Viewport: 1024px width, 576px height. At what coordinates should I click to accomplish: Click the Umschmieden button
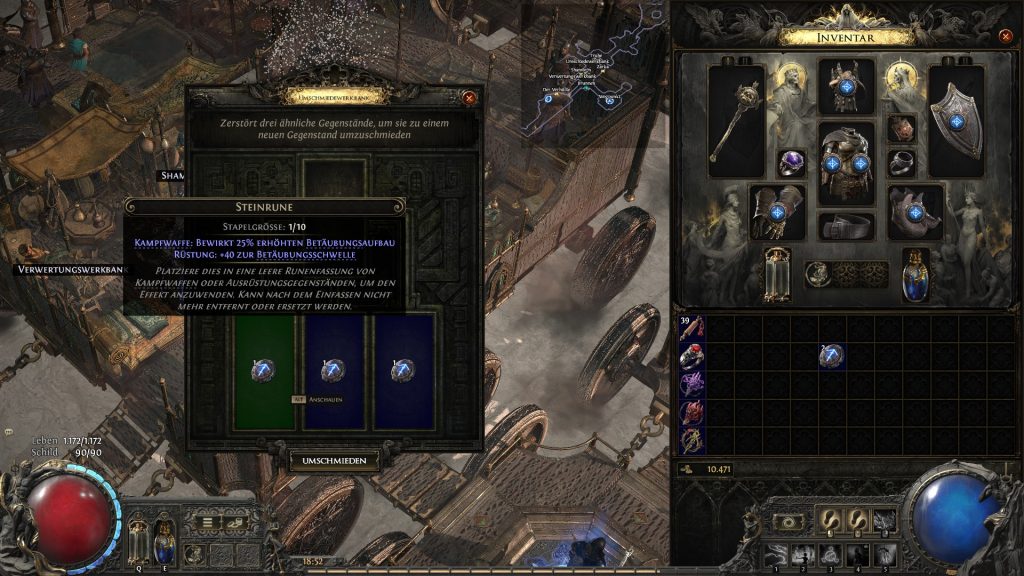[x=334, y=461]
